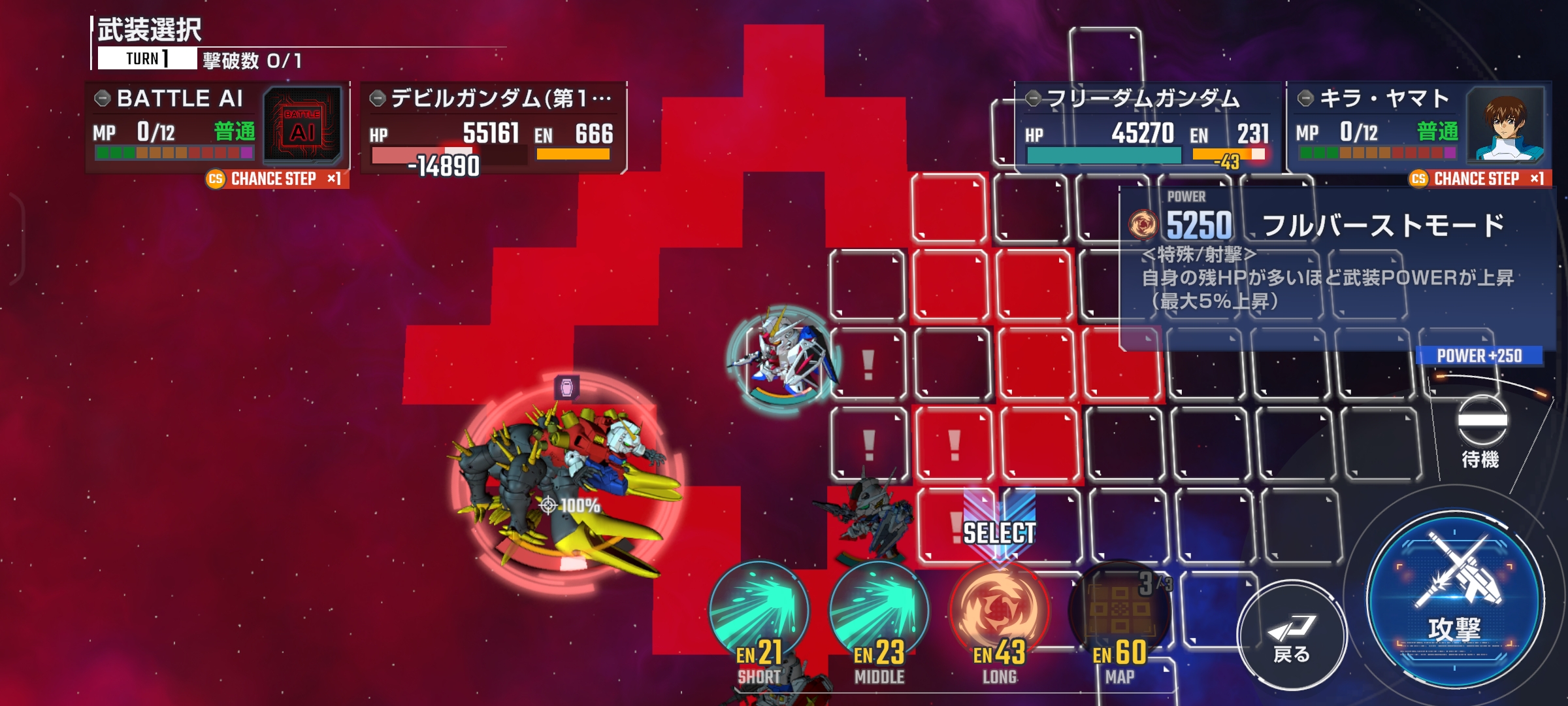Open the Freedom Gundam unit status panel
Screen dimensions: 1568x706
[1147, 127]
